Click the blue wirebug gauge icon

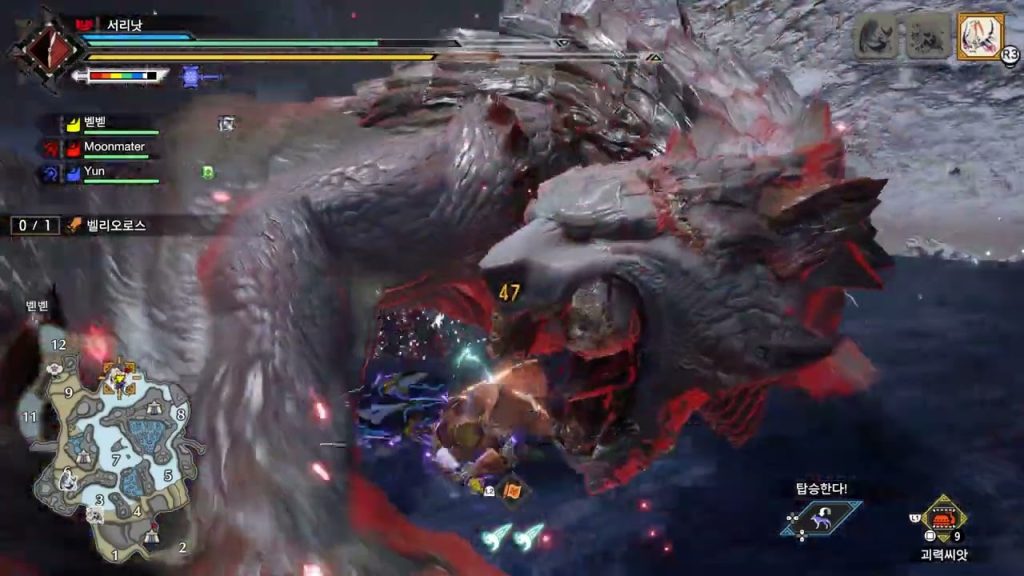pos(192,74)
